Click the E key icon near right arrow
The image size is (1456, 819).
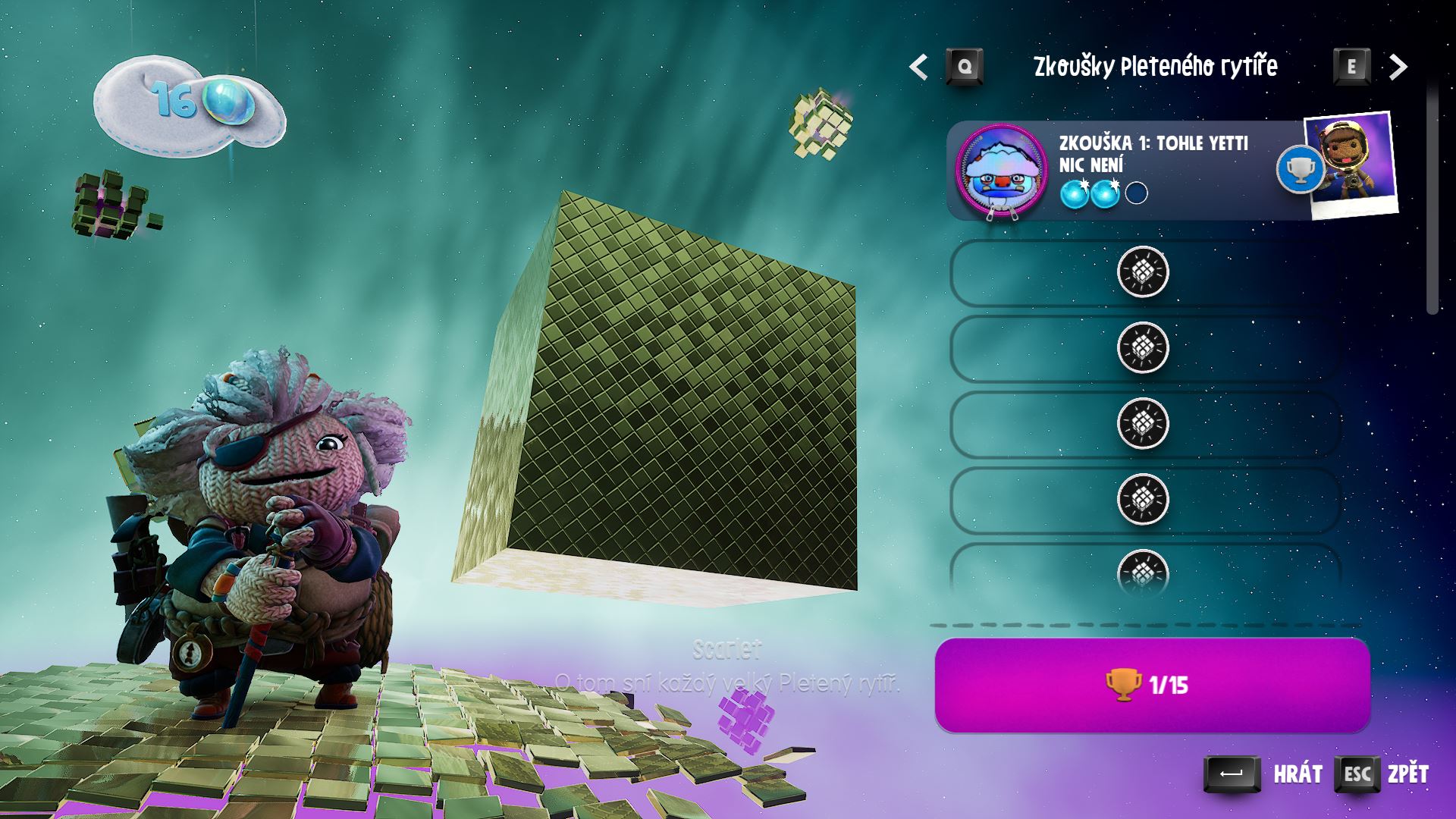click(1352, 66)
